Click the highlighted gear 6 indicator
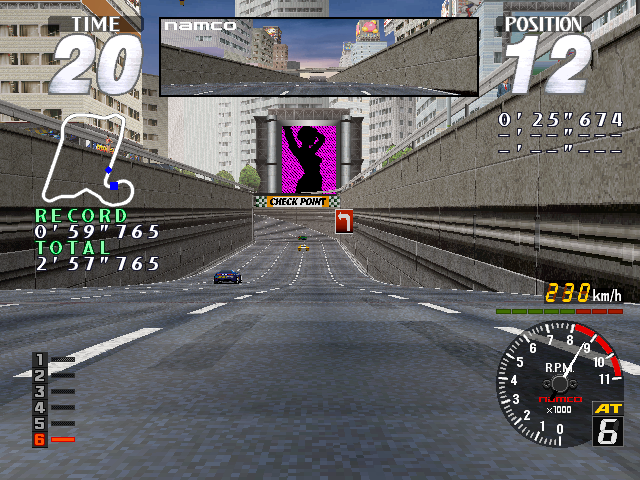This screenshot has height=480, width=640. tap(41, 439)
